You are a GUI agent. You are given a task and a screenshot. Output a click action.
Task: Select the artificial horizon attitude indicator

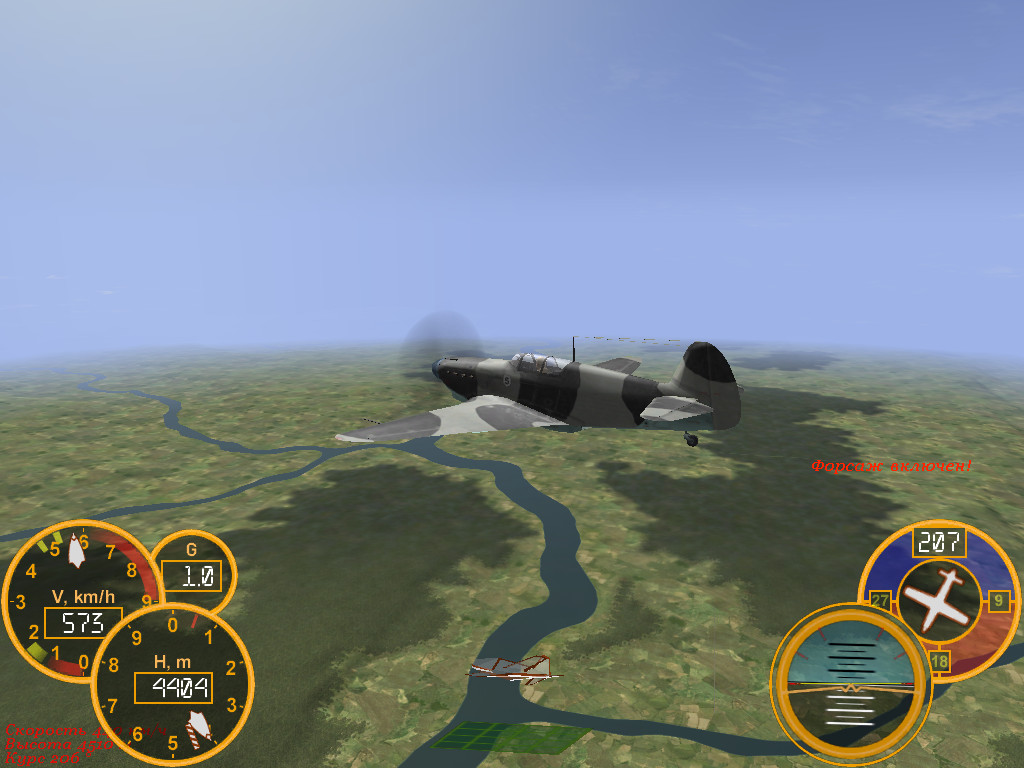850,685
